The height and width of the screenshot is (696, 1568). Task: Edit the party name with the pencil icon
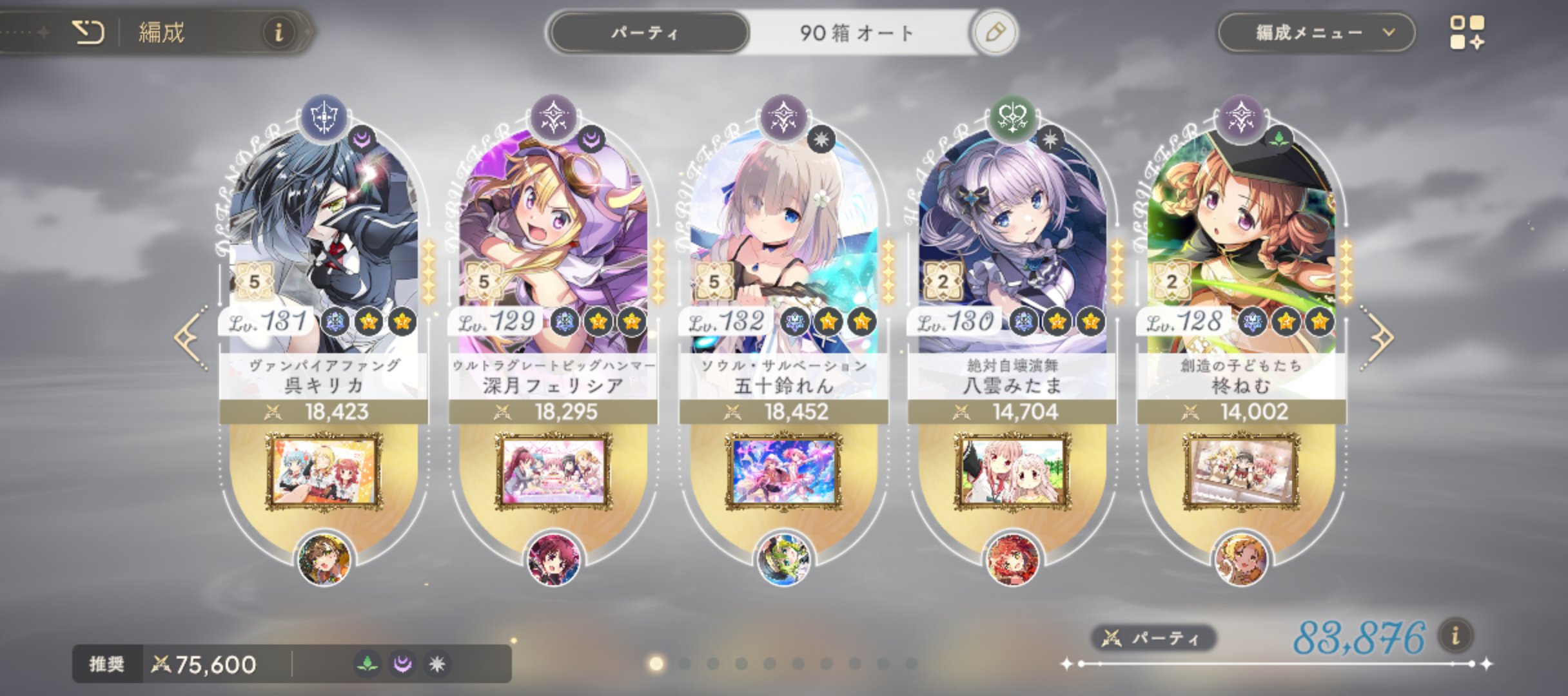tap(995, 32)
